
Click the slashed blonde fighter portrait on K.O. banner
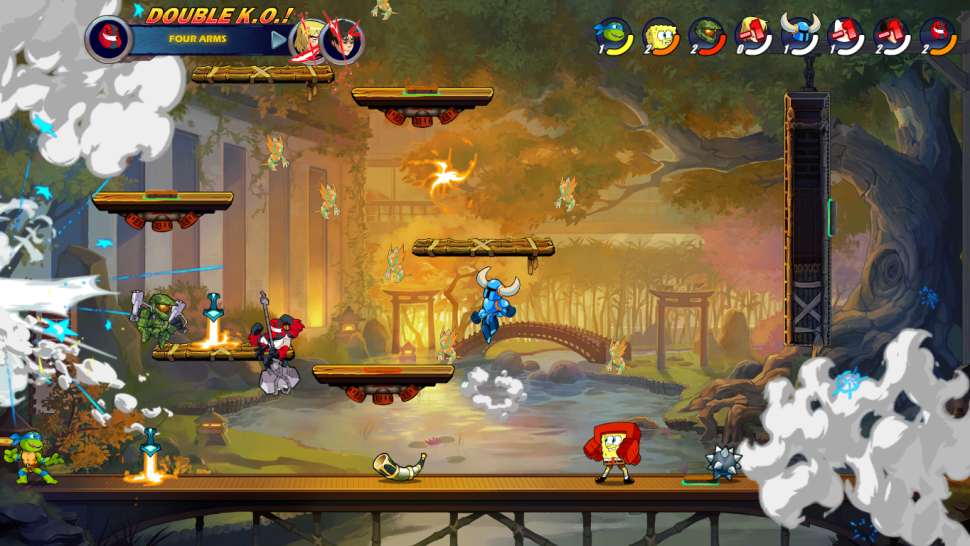tap(307, 40)
